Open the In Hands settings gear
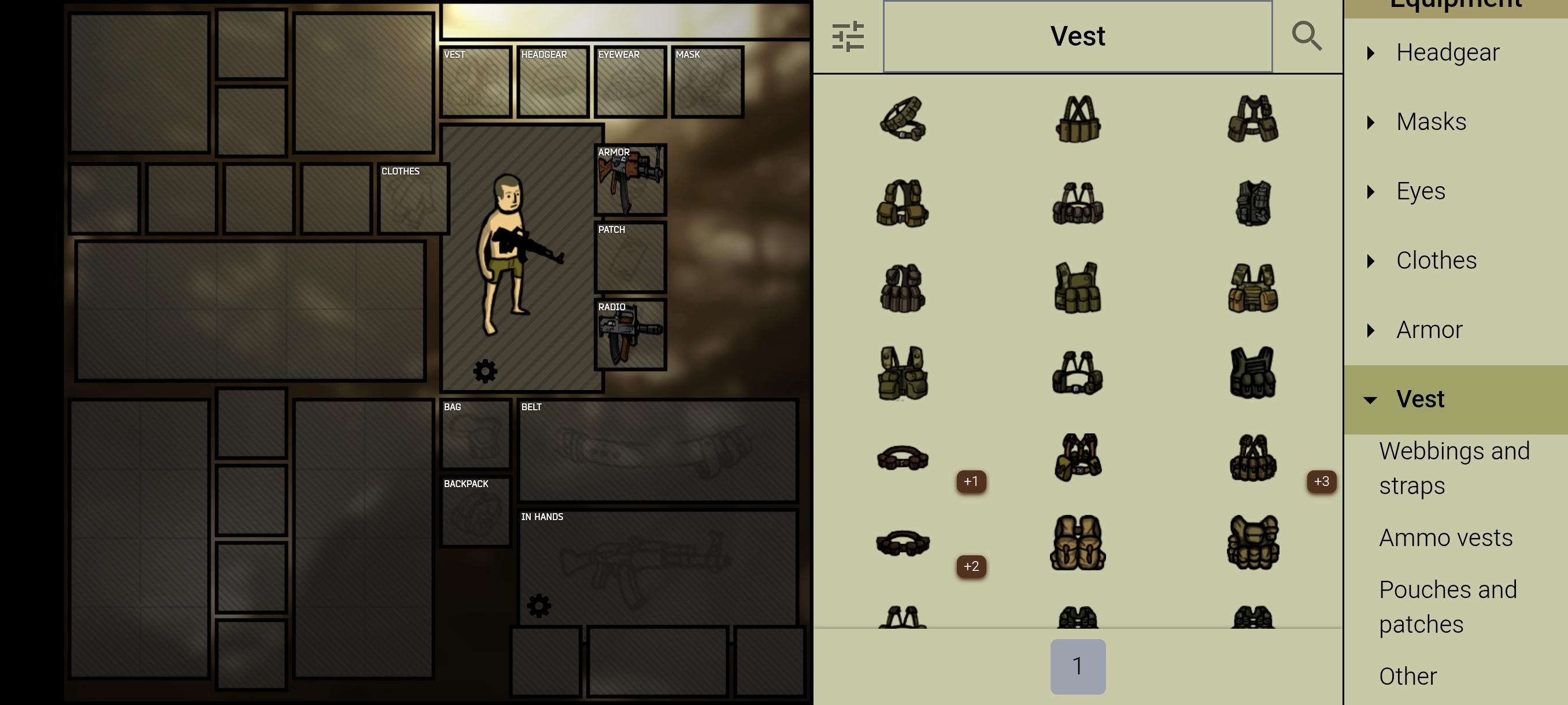The width and height of the screenshot is (1568, 705). pos(541,605)
